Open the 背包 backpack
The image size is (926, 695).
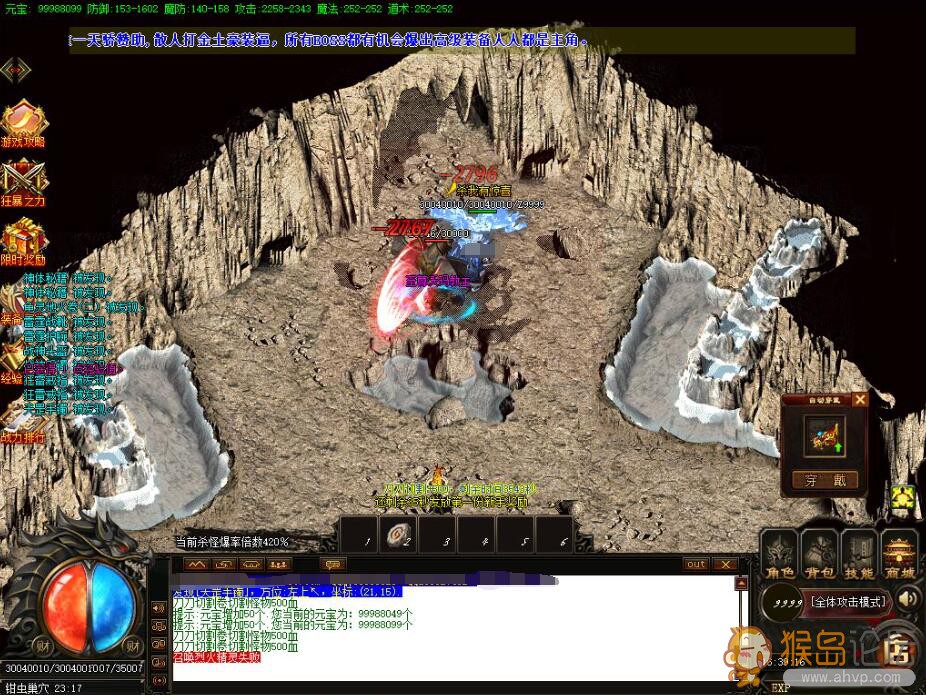[820, 555]
